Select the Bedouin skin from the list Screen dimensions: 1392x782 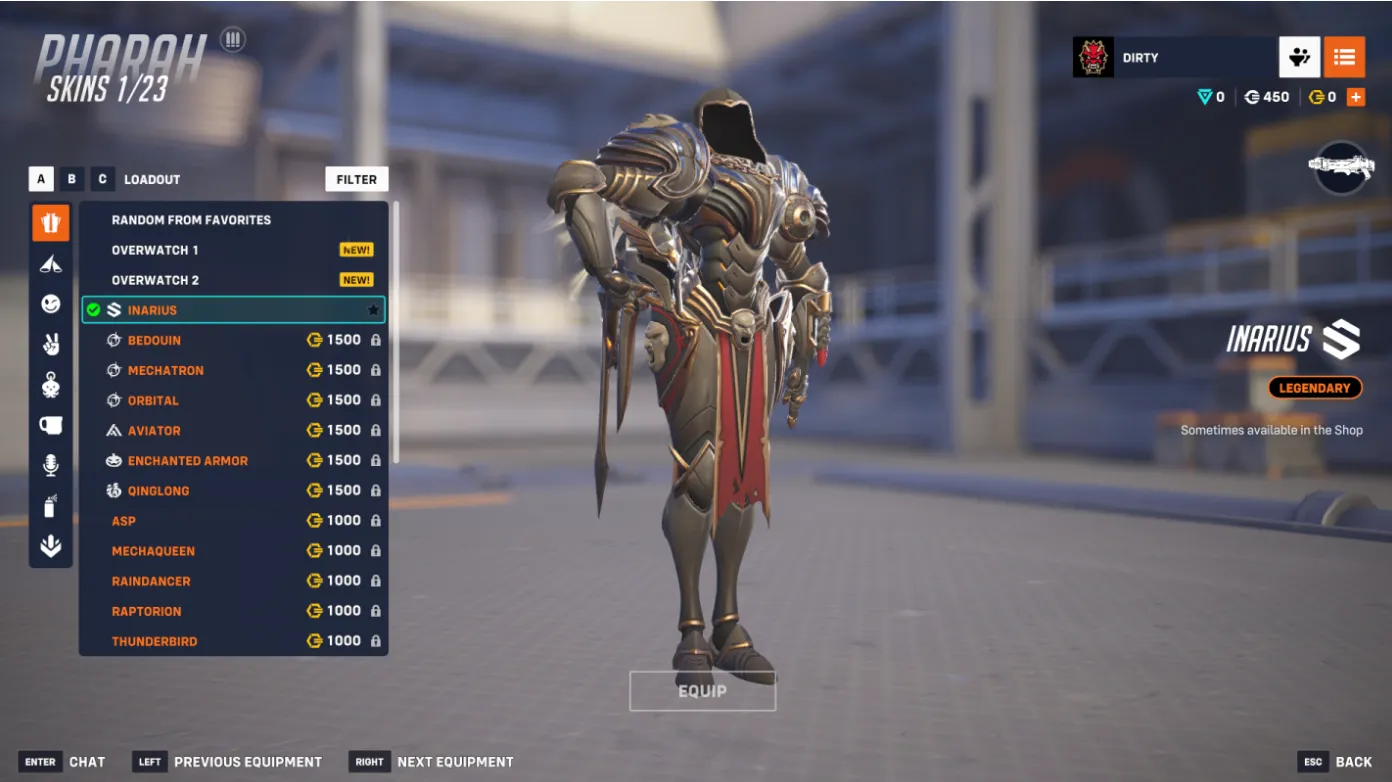200,340
